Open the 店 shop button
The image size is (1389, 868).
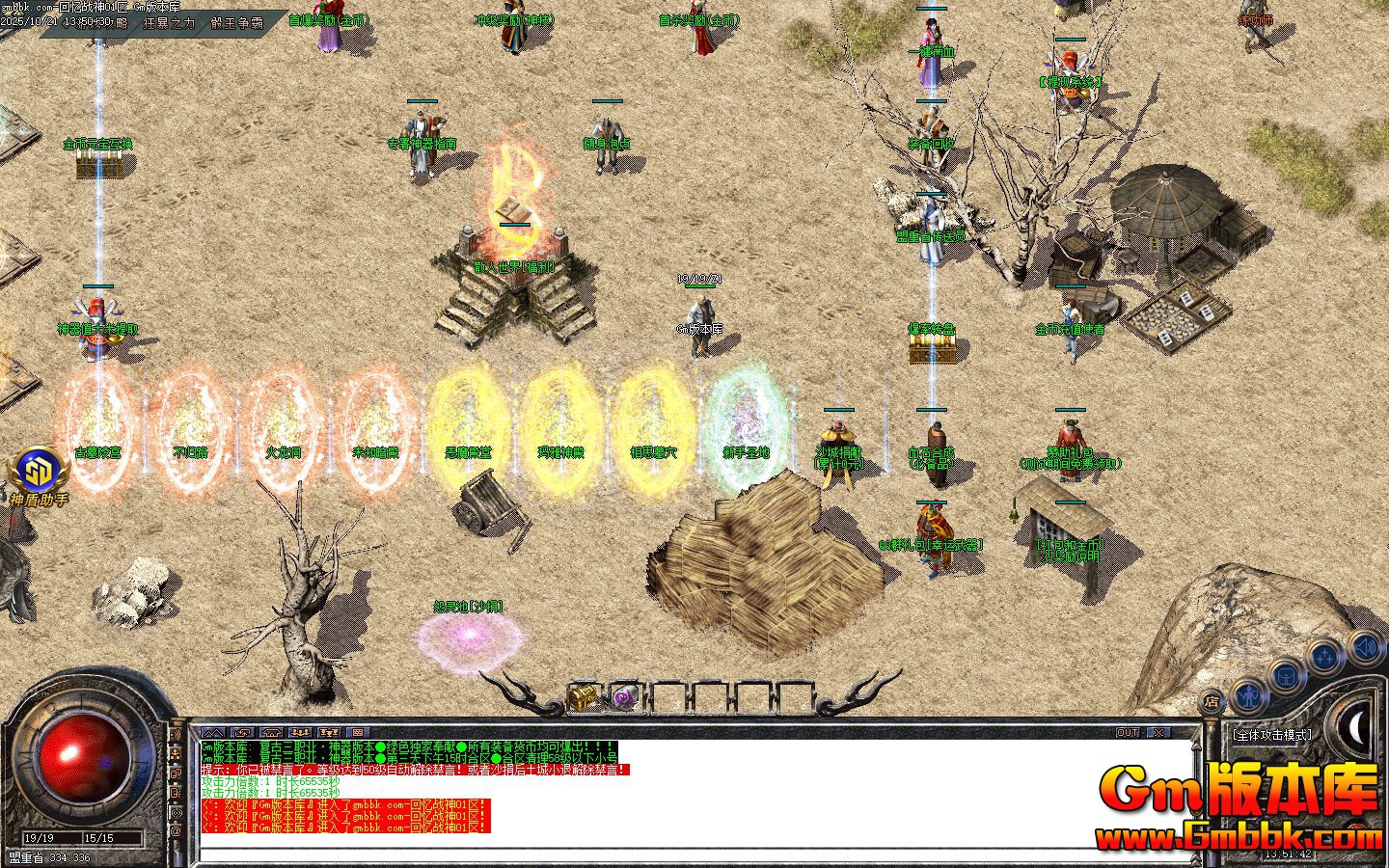[1213, 702]
